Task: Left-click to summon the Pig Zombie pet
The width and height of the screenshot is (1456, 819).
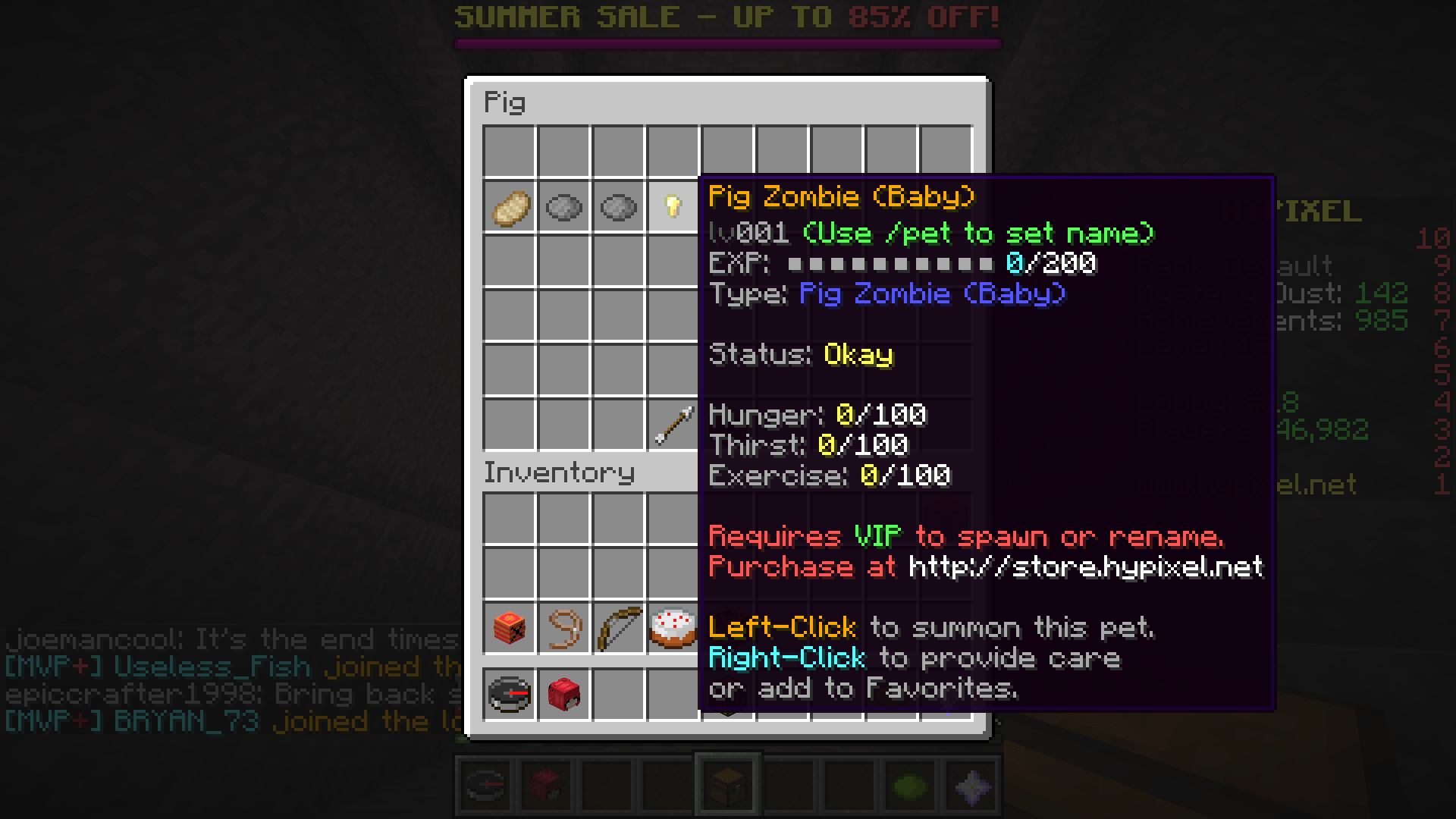Action: point(781,628)
